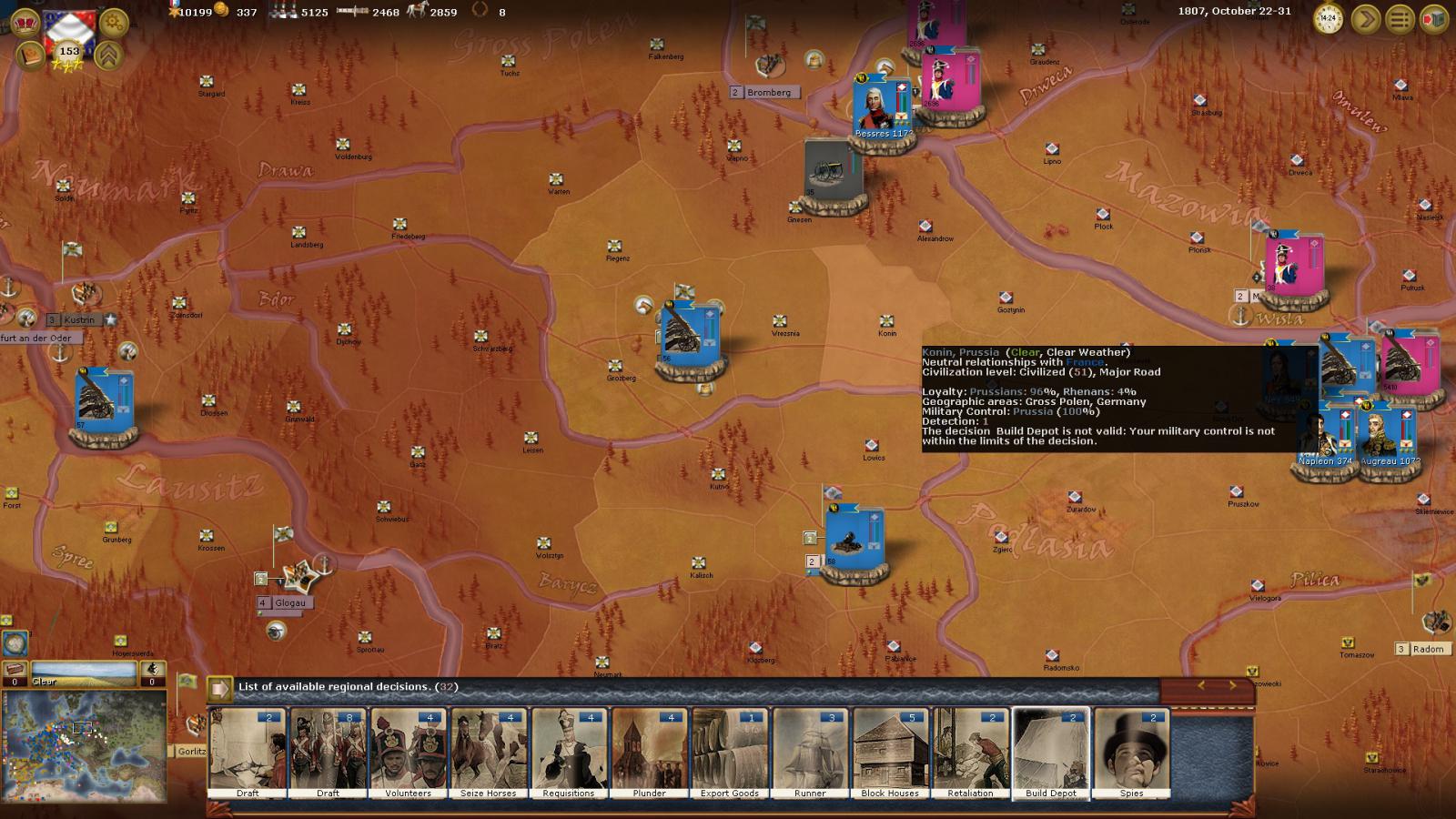
Task: Click the rank chevrons button
Action: coord(109,56)
